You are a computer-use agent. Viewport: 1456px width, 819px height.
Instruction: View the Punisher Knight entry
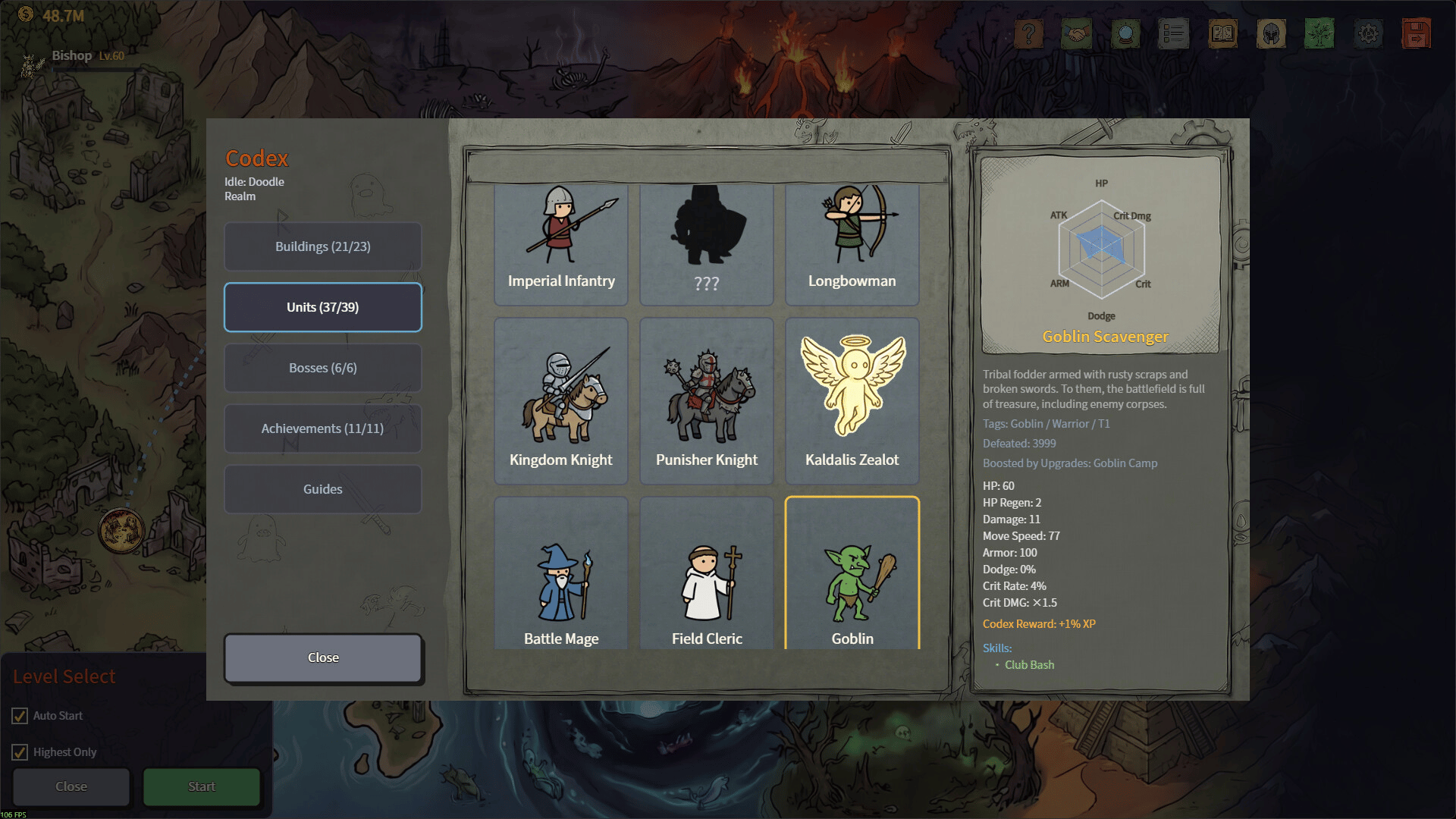(x=706, y=400)
